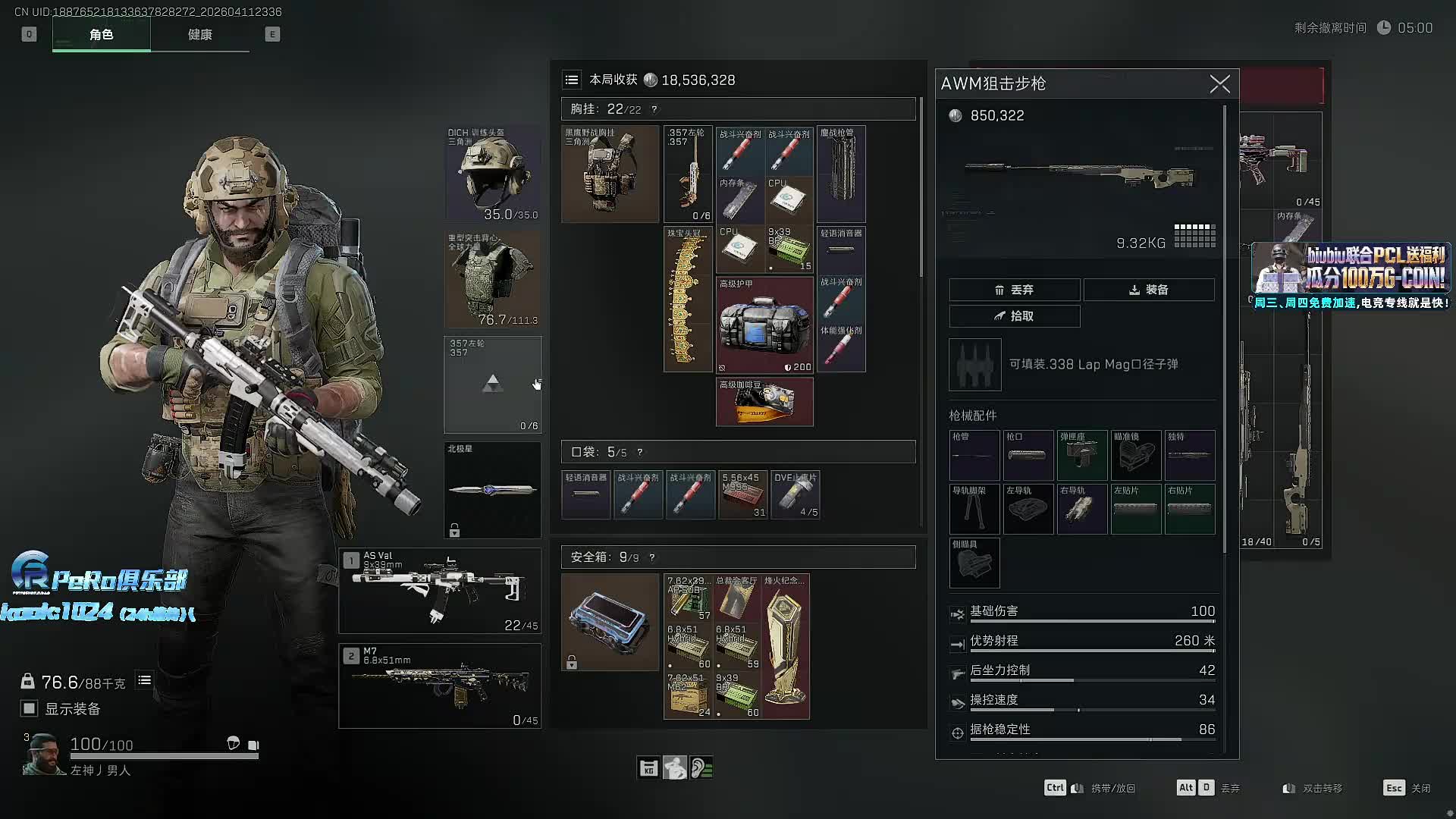
Task: Select the 高级护甲 armor repair bag item
Action: pos(764,325)
